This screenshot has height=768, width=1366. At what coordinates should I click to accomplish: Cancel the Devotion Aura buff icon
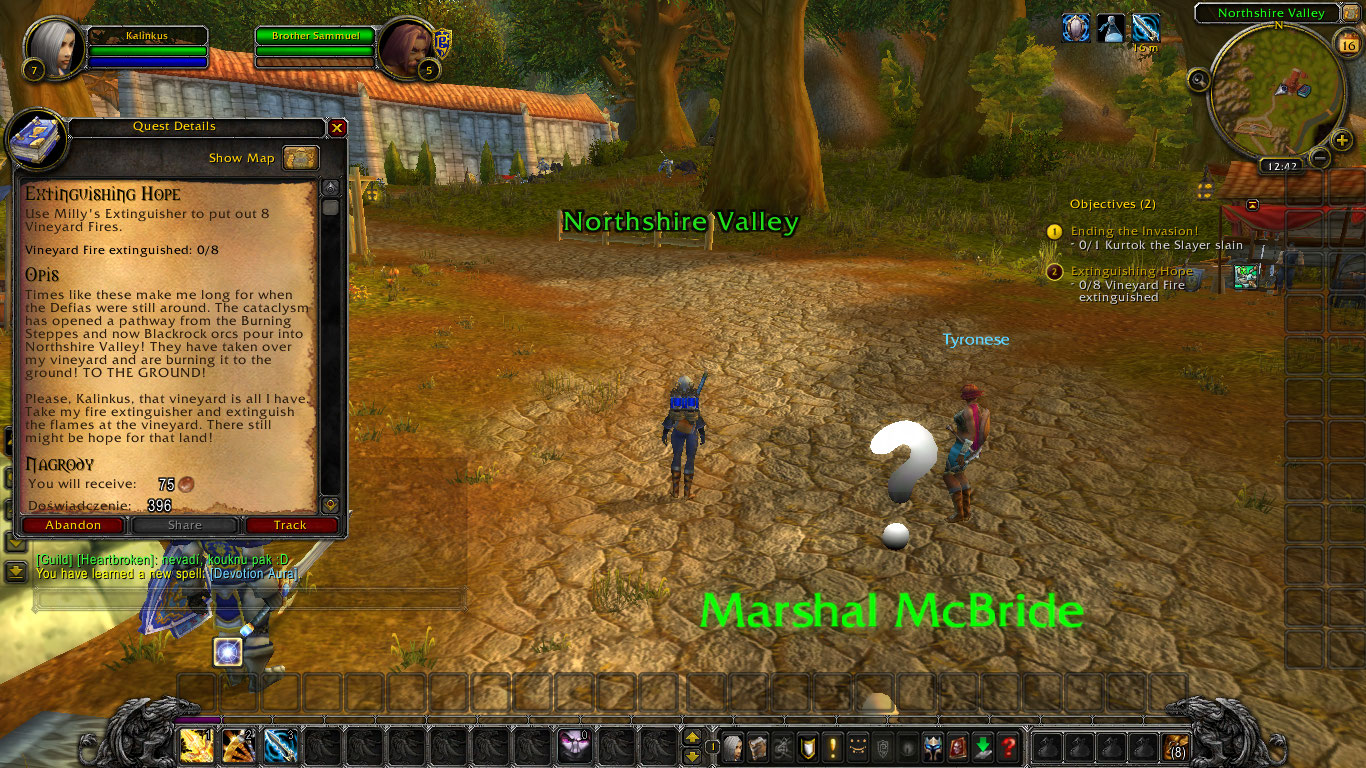pos(1076,28)
